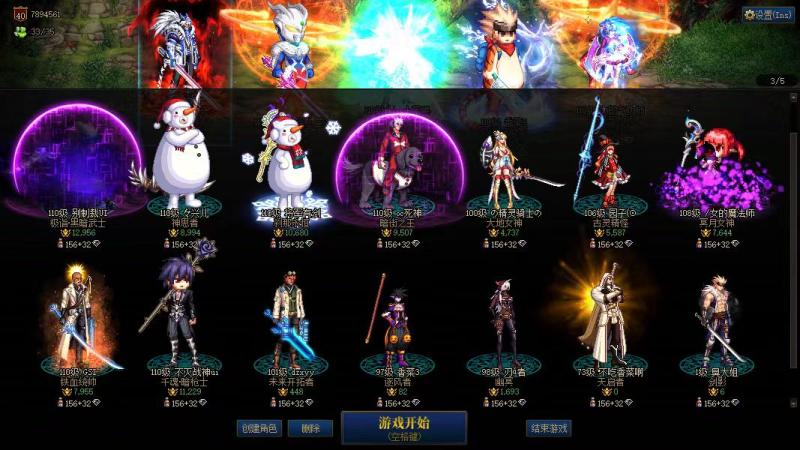Select the 未来开拓者 character with blue gun

click(289, 320)
